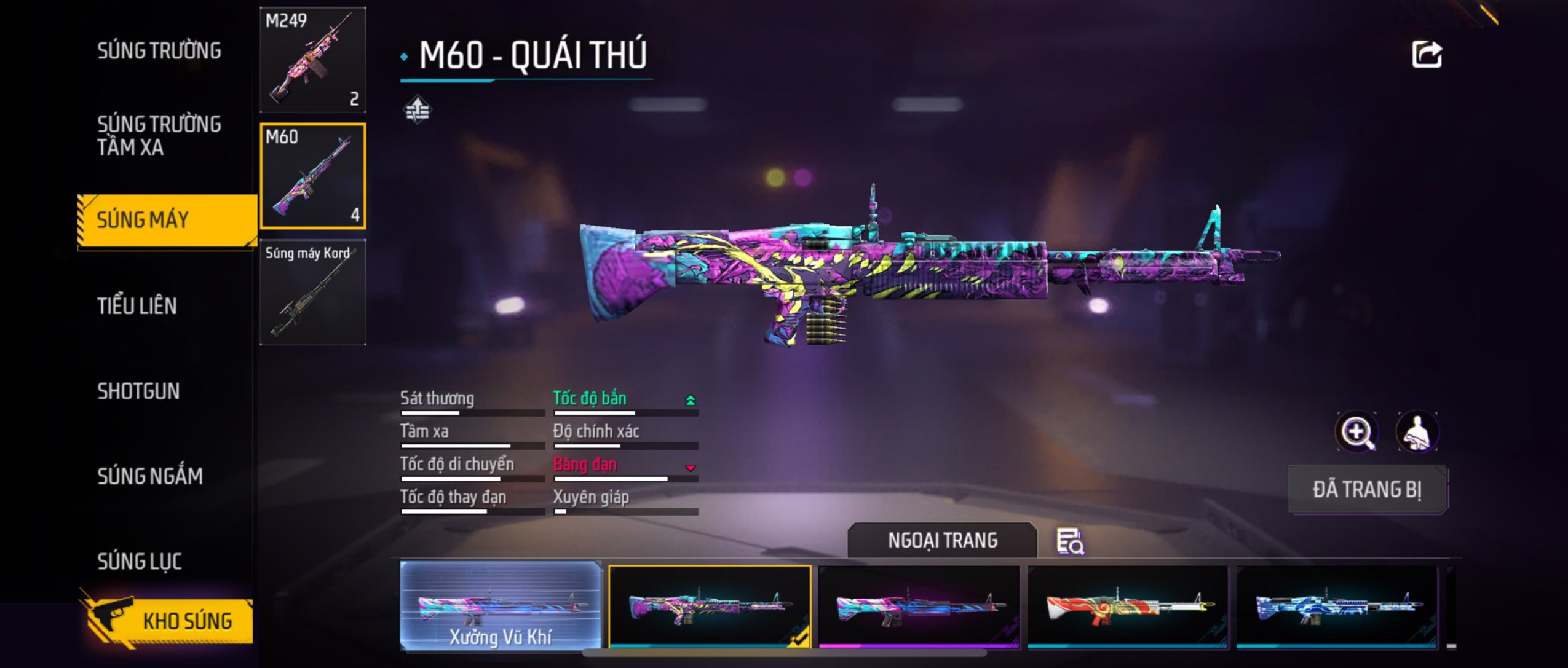1568x668 pixels.
Task: Choose the Súng máy Kord thumbnail
Action: click(x=313, y=292)
